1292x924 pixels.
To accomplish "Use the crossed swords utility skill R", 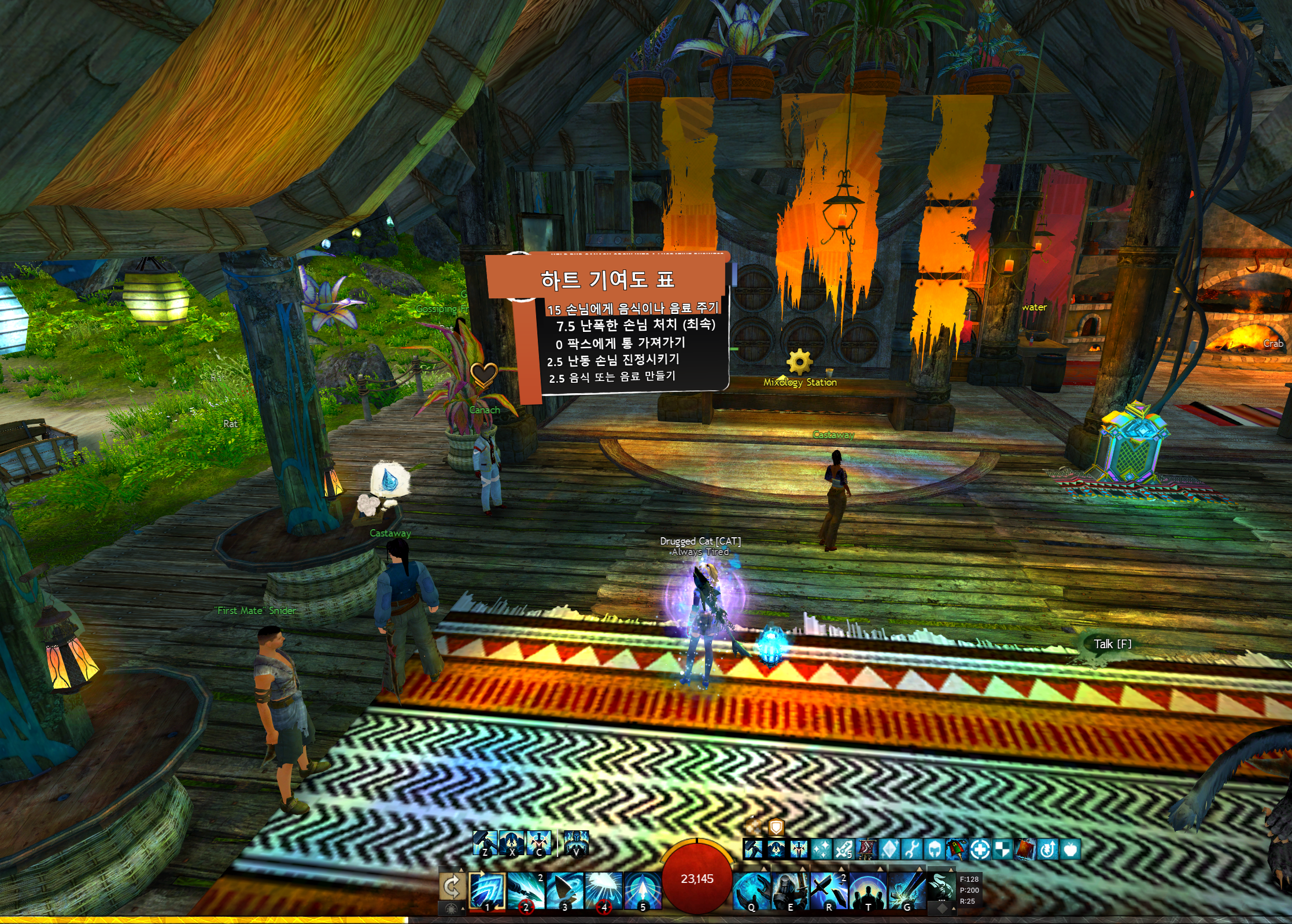I will pos(829,890).
